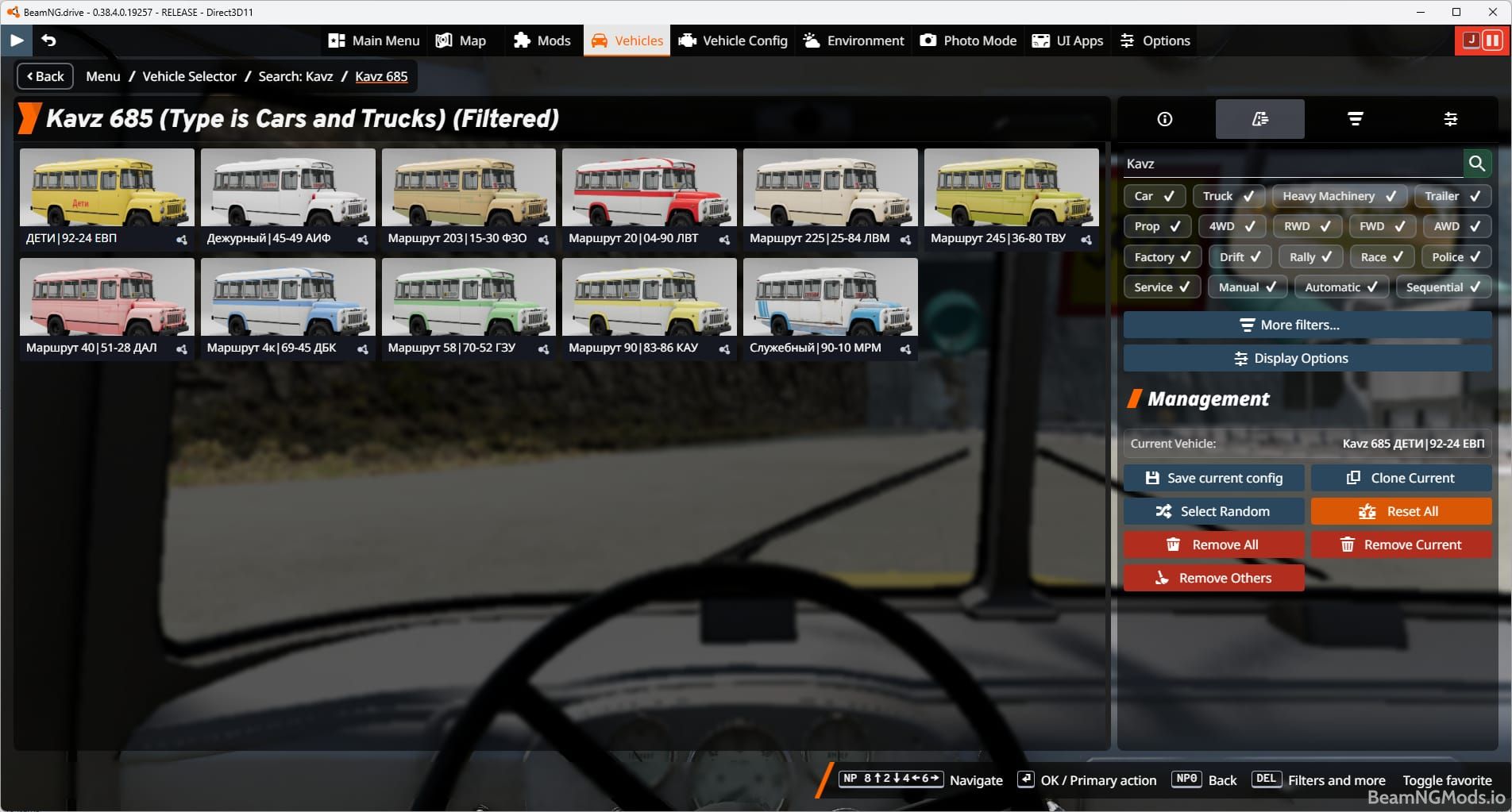Viewport: 1512px width, 812px height.
Task: Open the display settings sliders tab
Action: point(1452,119)
